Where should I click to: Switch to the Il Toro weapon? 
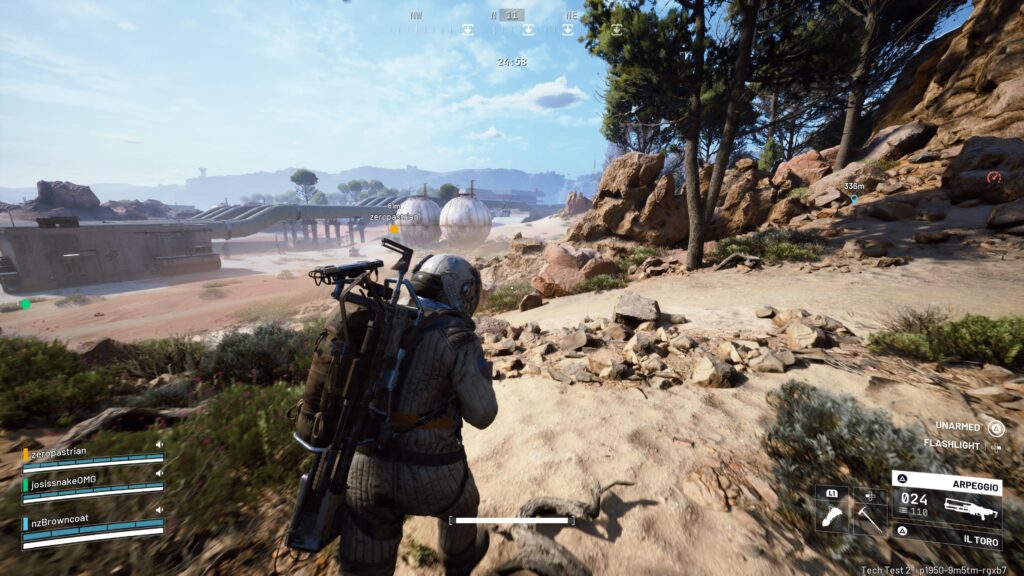[x=946, y=535]
